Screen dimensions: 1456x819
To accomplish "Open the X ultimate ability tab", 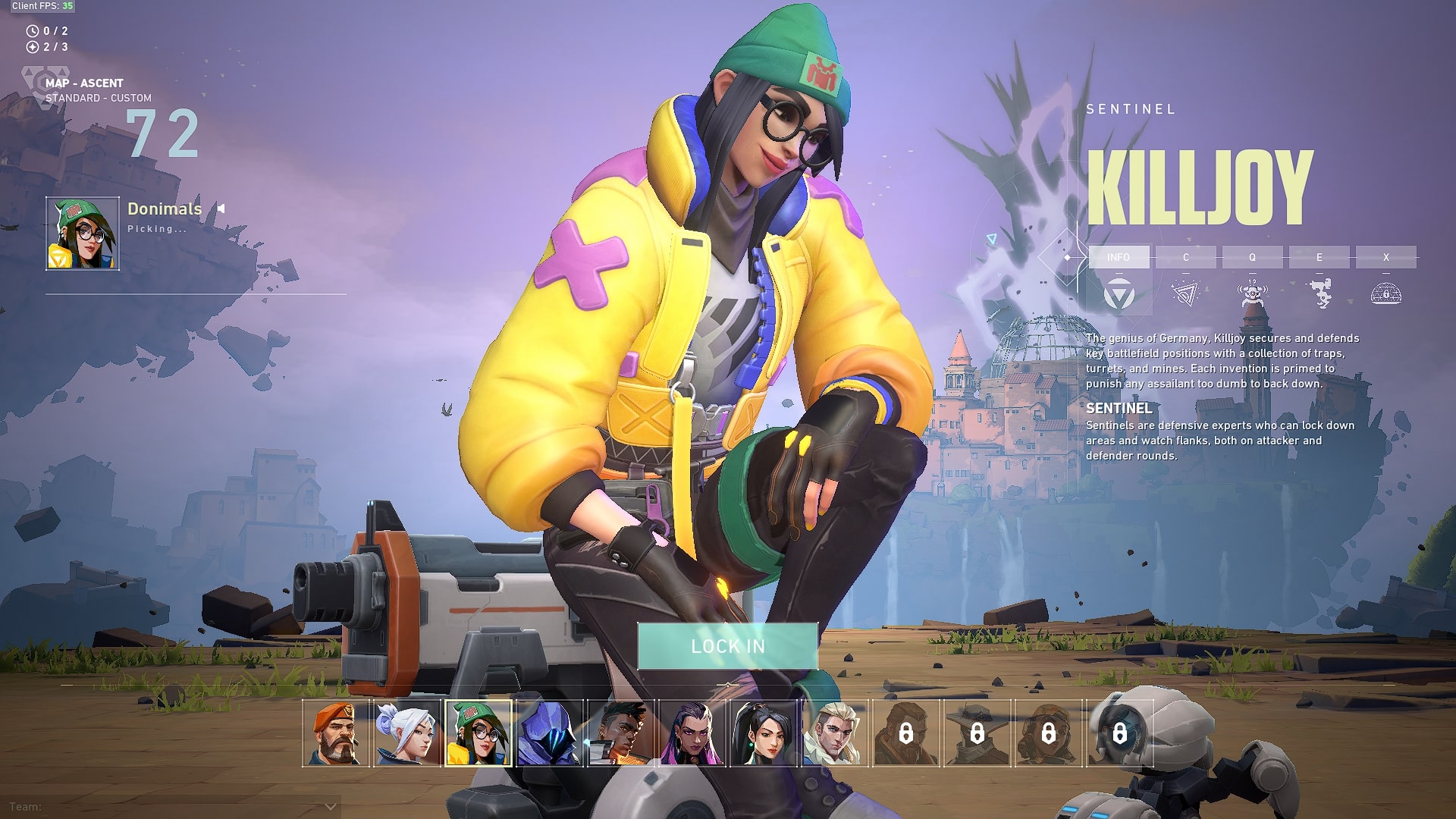I will pyautogui.click(x=1385, y=257).
